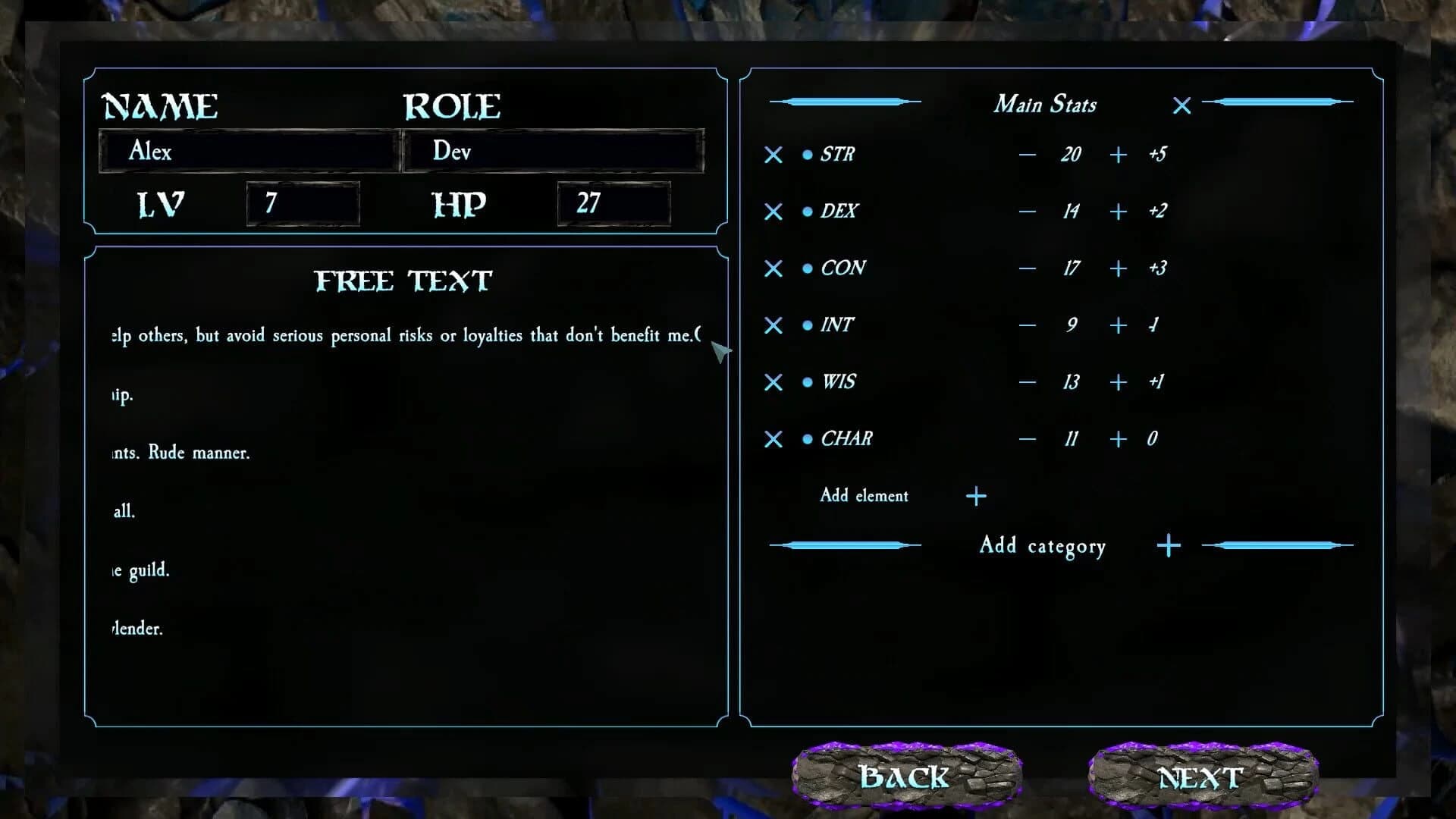Screen dimensions: 1456x819
Task: Remove the CON stat row
Action: [773, 268]
